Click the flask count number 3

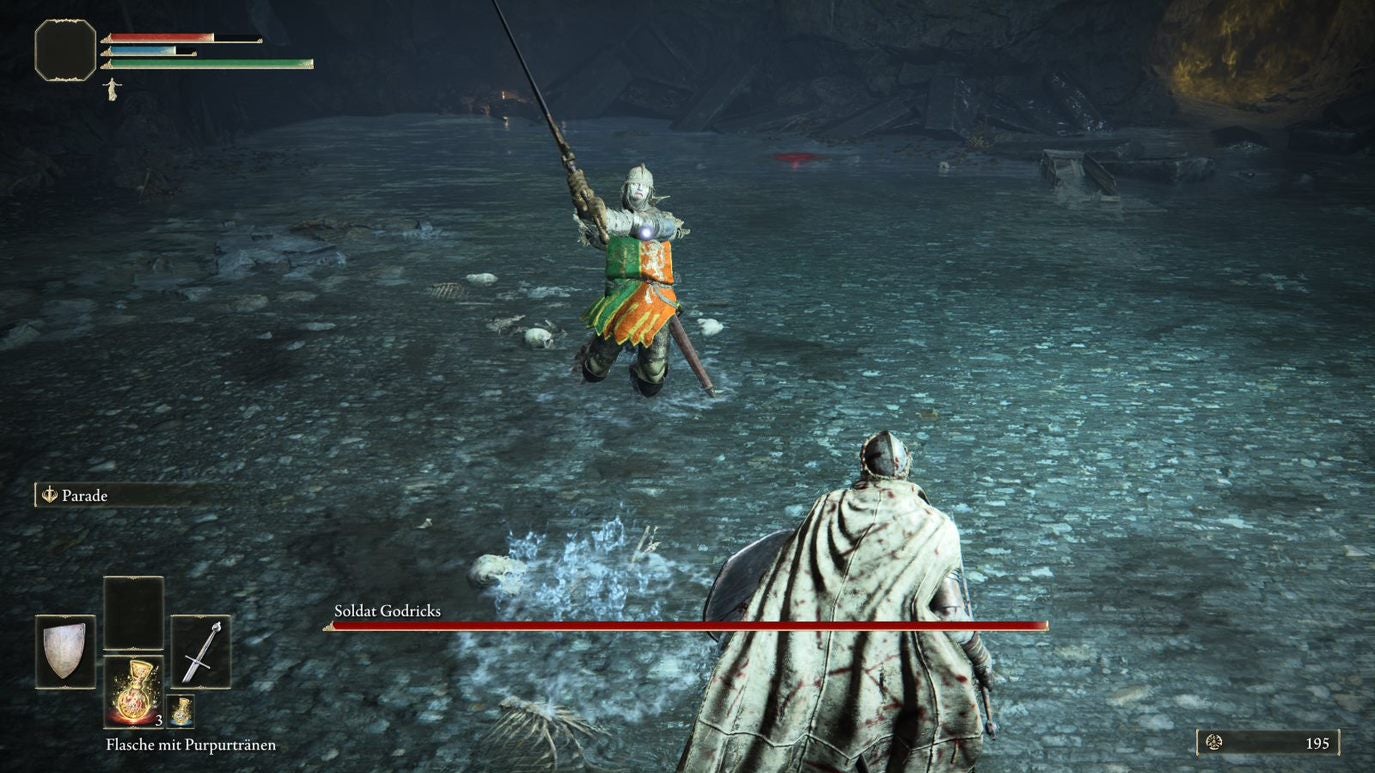pos(159,723)
